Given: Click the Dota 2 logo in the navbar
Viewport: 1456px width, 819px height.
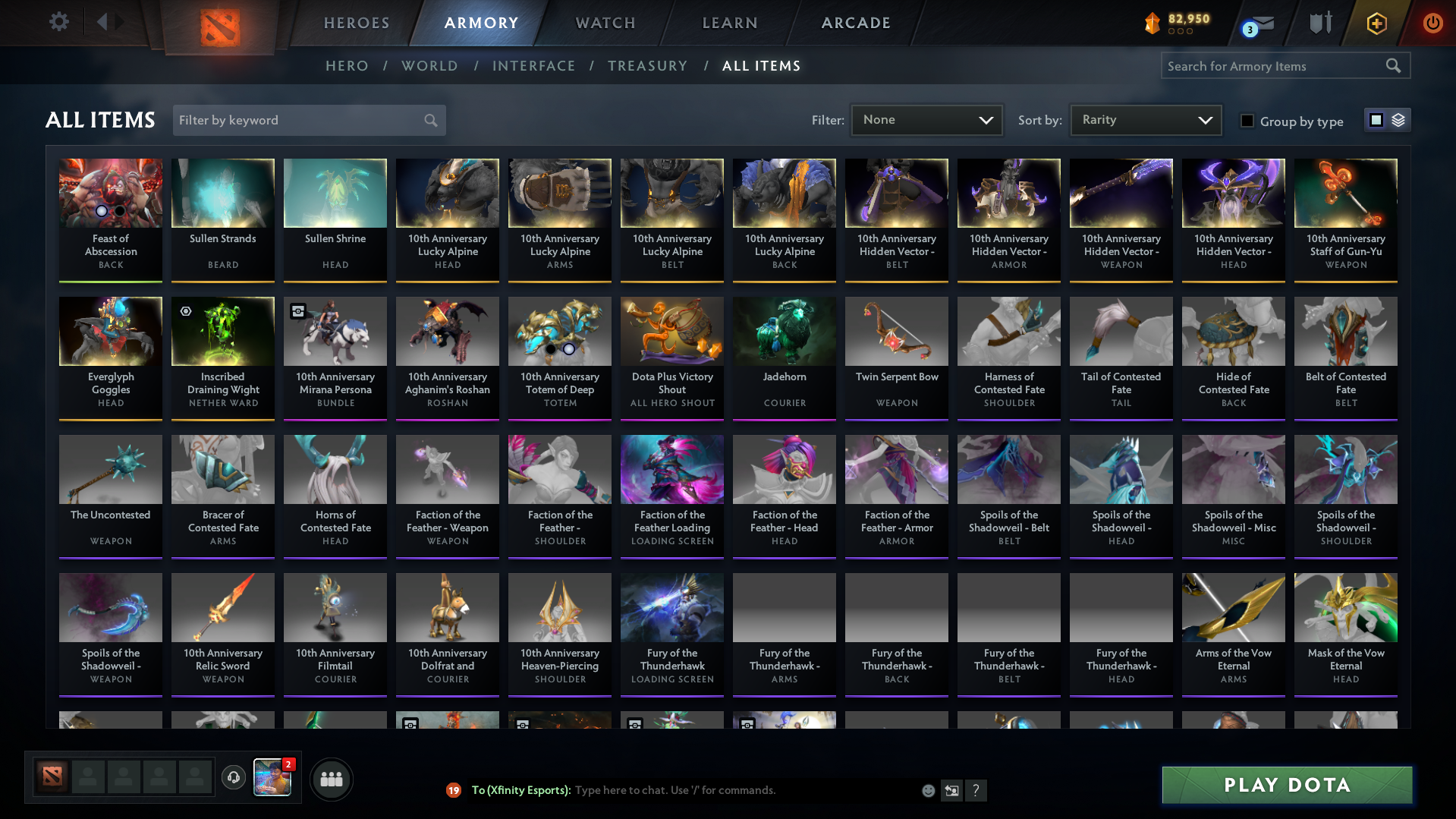Looking at the screenshot, I should [x=219, y=24].
